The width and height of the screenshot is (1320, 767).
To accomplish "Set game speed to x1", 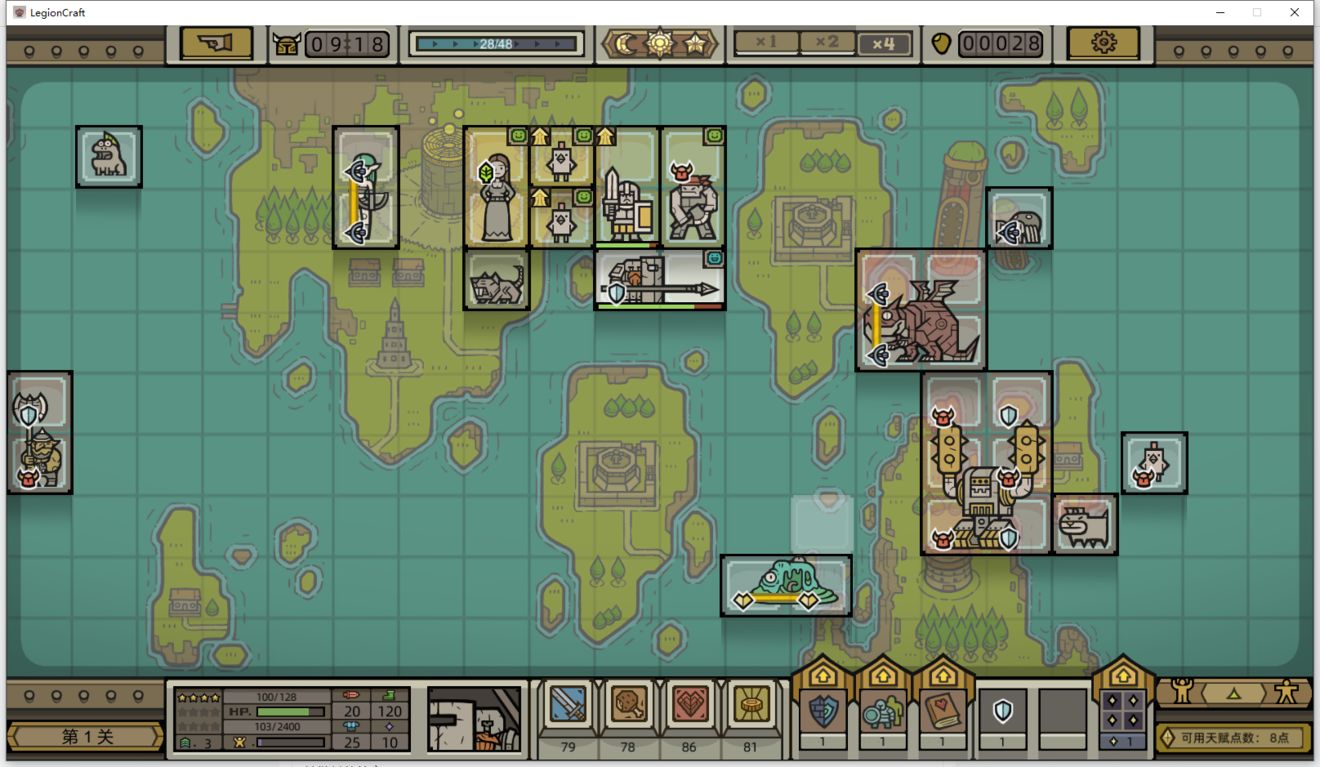I will pos(767,43).
